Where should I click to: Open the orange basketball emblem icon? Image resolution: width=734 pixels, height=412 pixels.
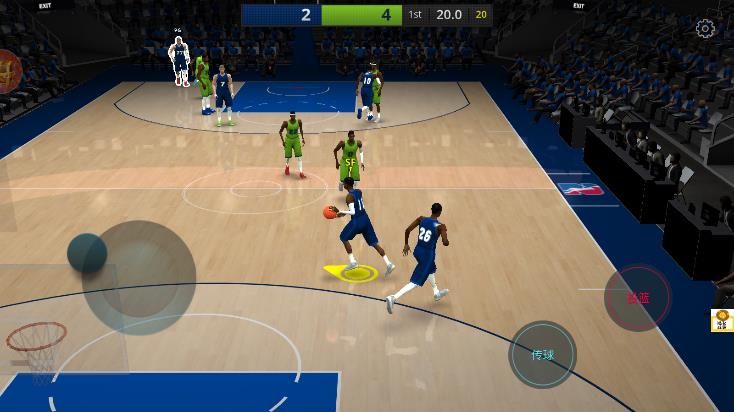click(8, 71)
